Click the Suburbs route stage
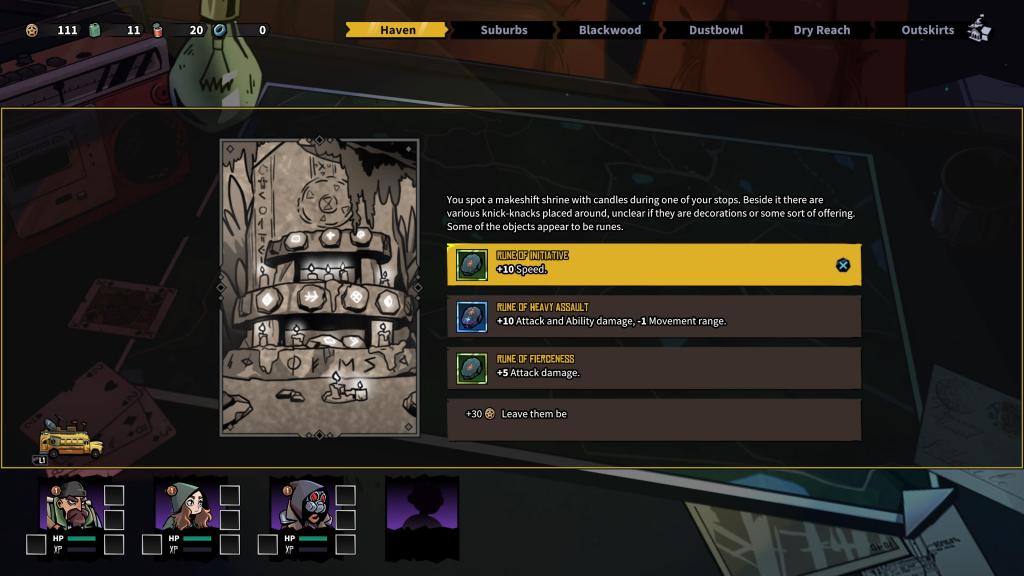 (x=503, y=30)
